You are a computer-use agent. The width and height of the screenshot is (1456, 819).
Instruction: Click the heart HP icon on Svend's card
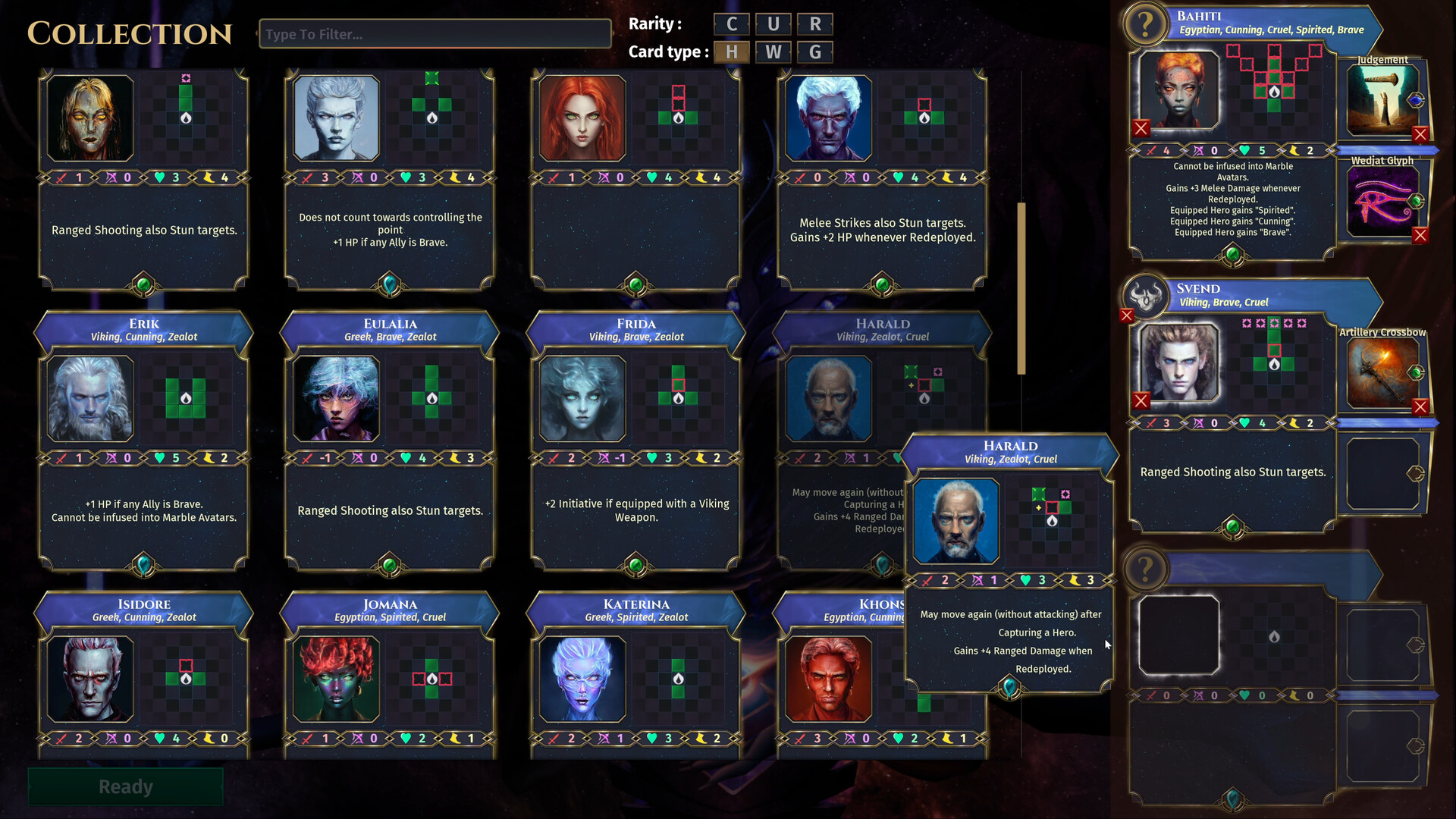pos(1244,422)
